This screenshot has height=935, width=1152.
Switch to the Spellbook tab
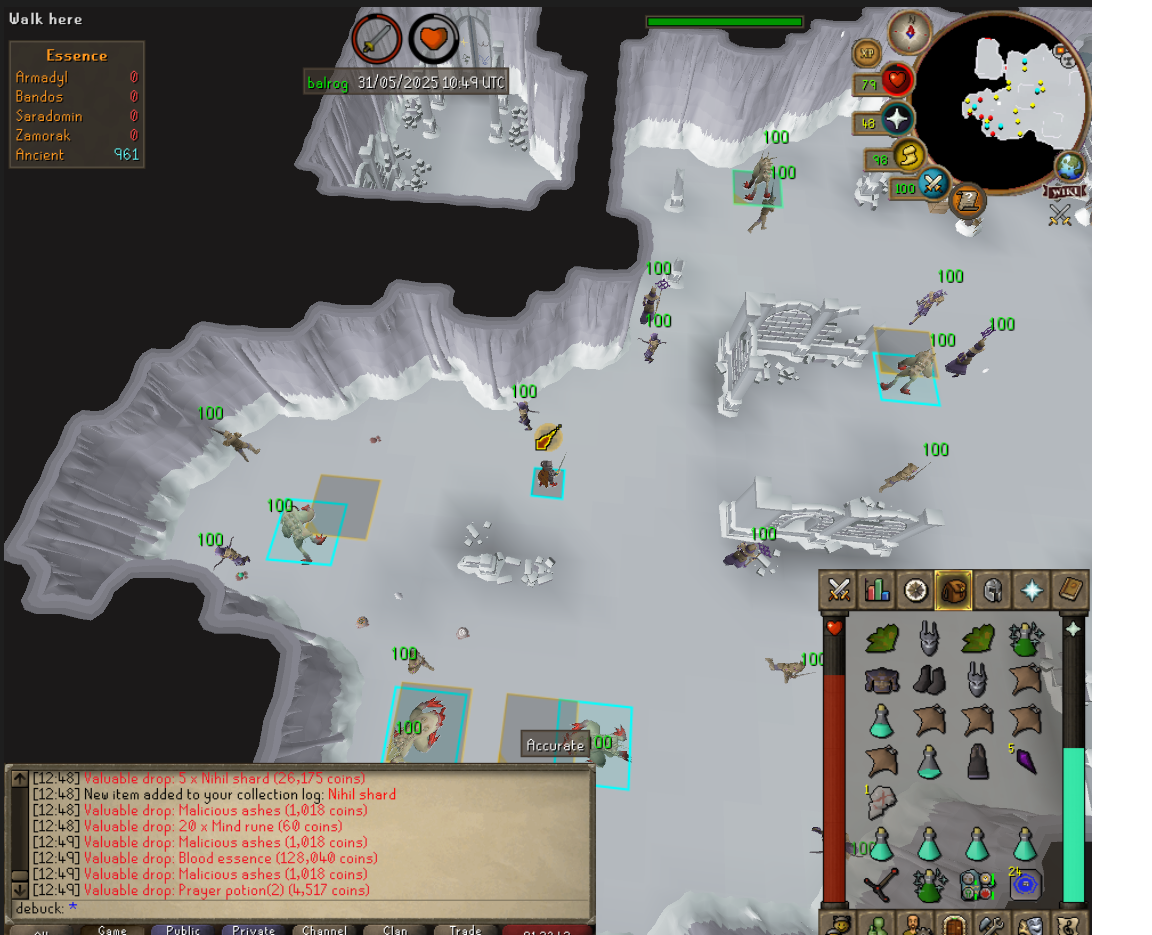click(1069, 590)
